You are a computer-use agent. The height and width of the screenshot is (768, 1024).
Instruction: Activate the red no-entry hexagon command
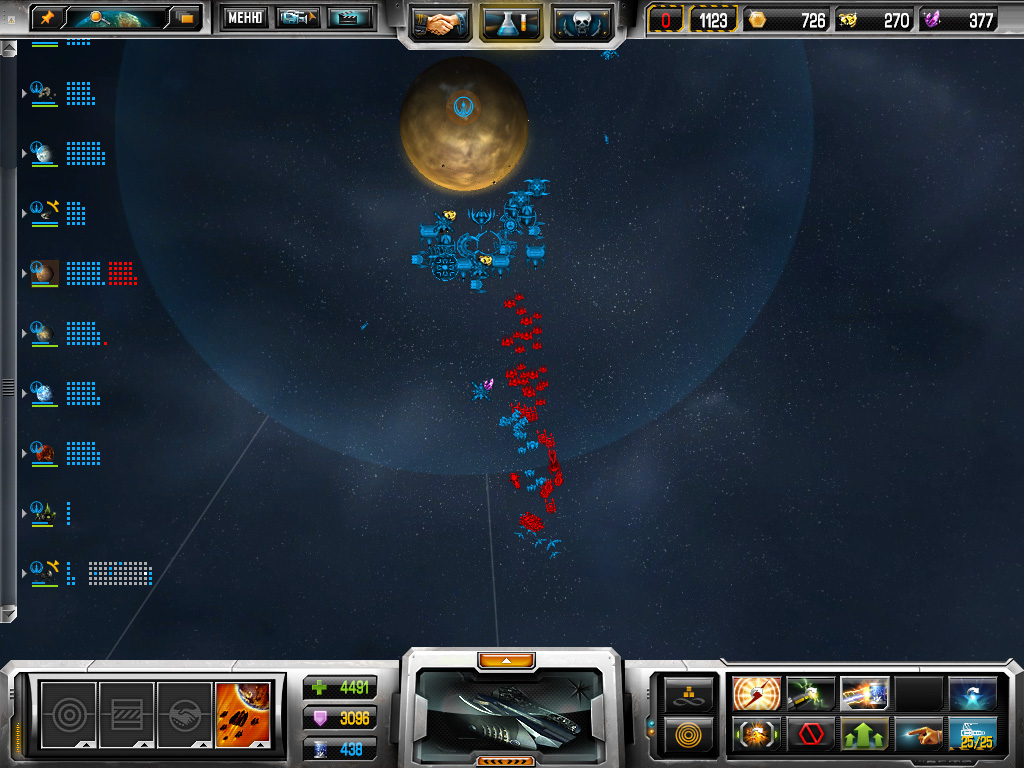click(810, 735)
